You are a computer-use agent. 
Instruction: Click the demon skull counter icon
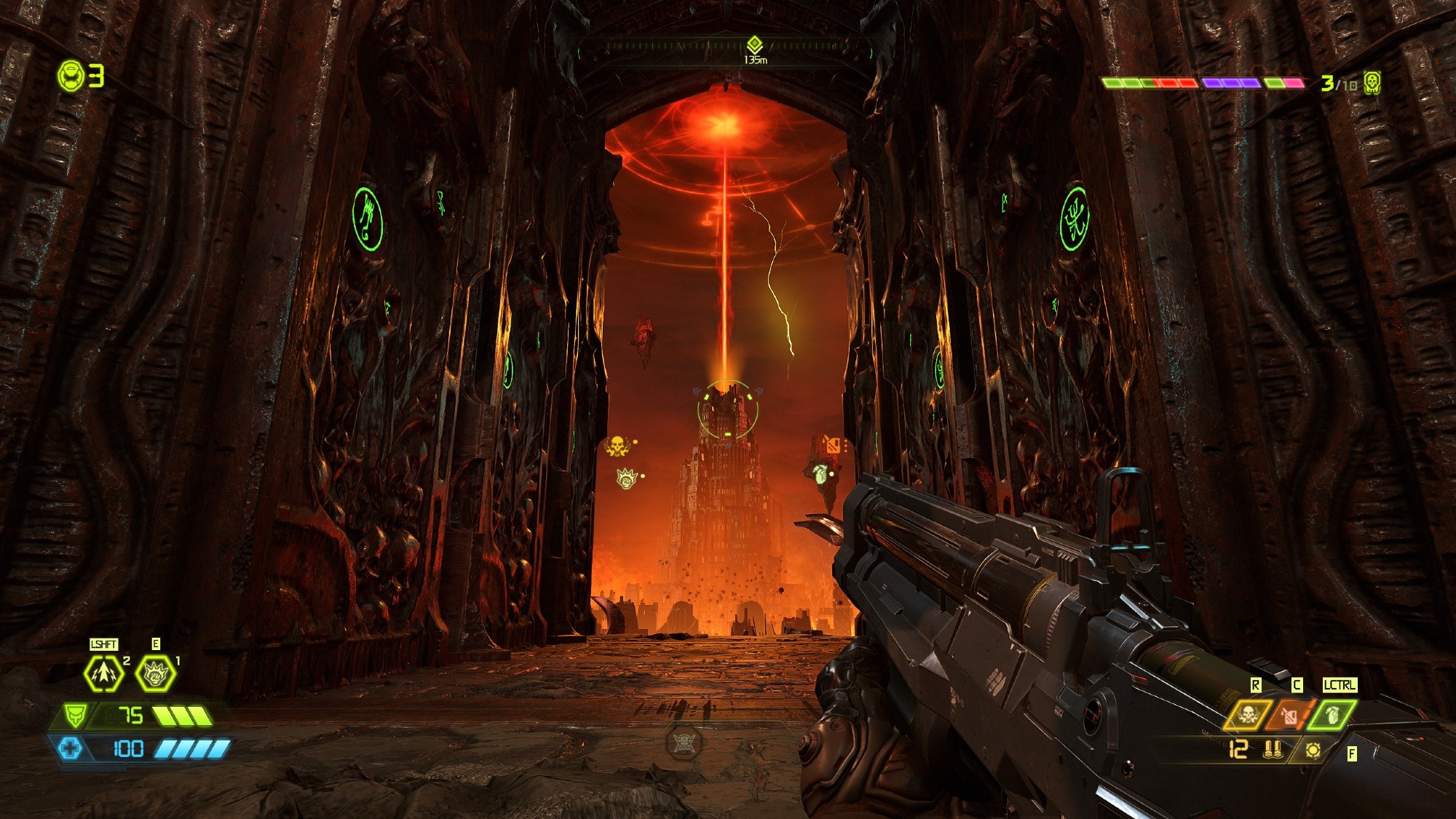(x=1372, y=82)
